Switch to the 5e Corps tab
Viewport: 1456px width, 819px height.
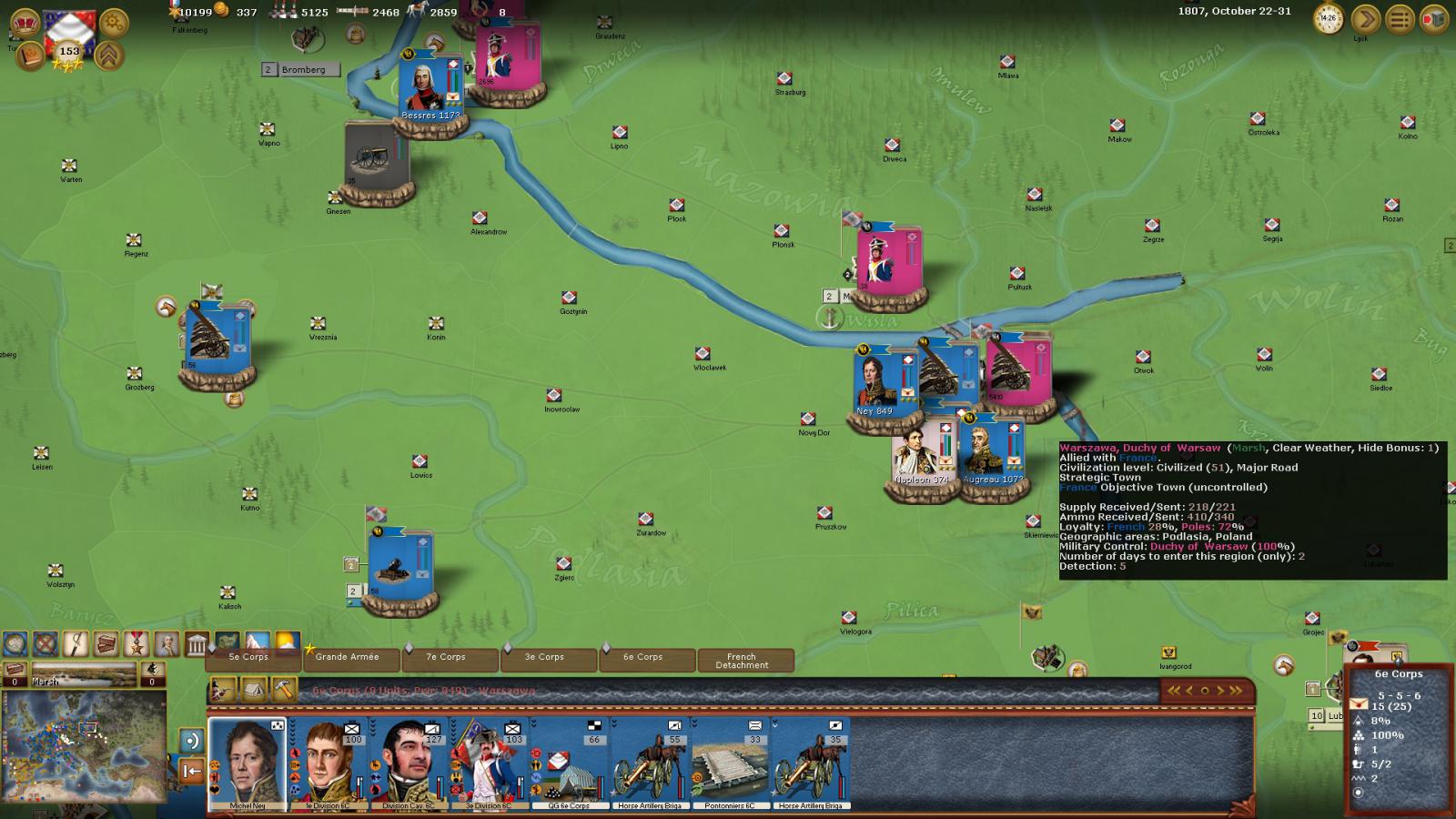248,658
